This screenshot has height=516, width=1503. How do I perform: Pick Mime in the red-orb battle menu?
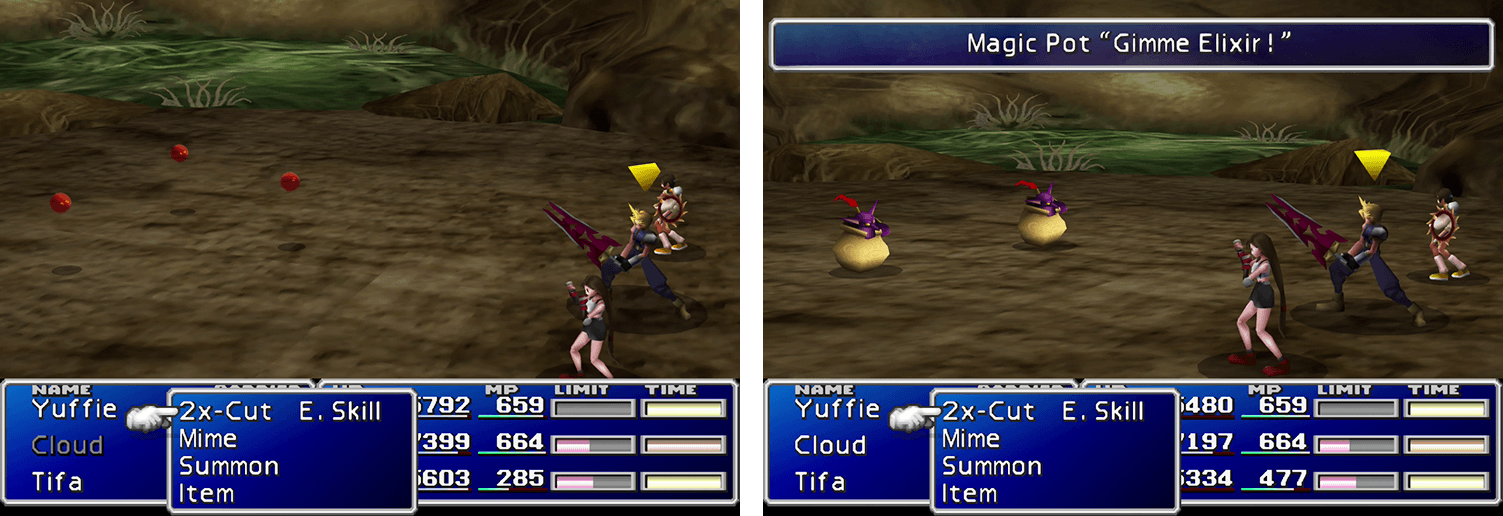point(207,439)
